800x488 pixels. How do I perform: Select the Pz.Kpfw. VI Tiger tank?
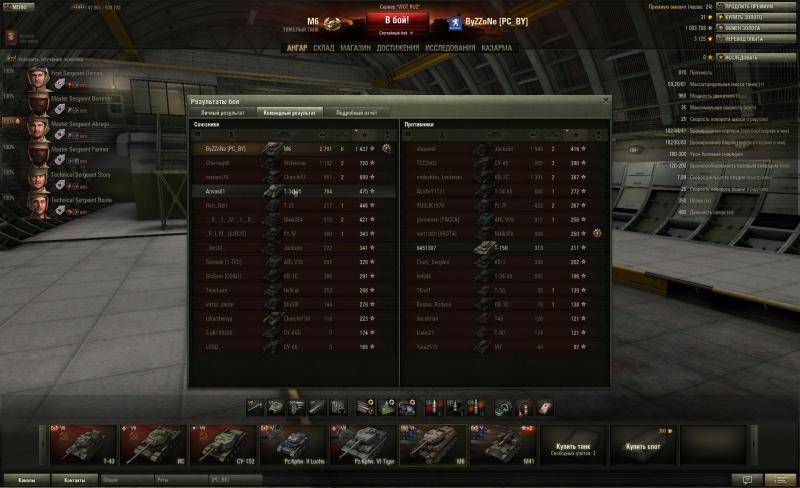click(362, 446)
